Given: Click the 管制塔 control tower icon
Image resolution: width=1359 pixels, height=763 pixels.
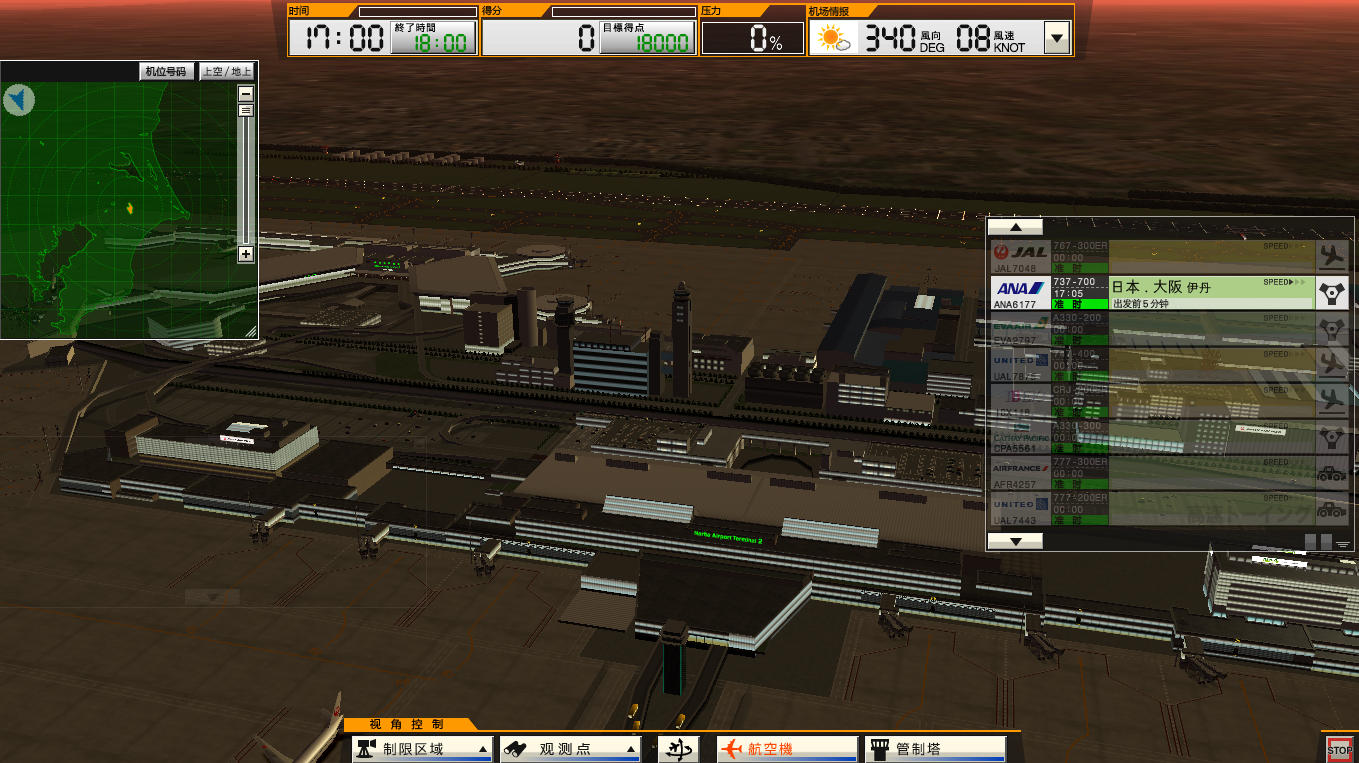Looking at the screenshot, I should [x=881, y=748].
